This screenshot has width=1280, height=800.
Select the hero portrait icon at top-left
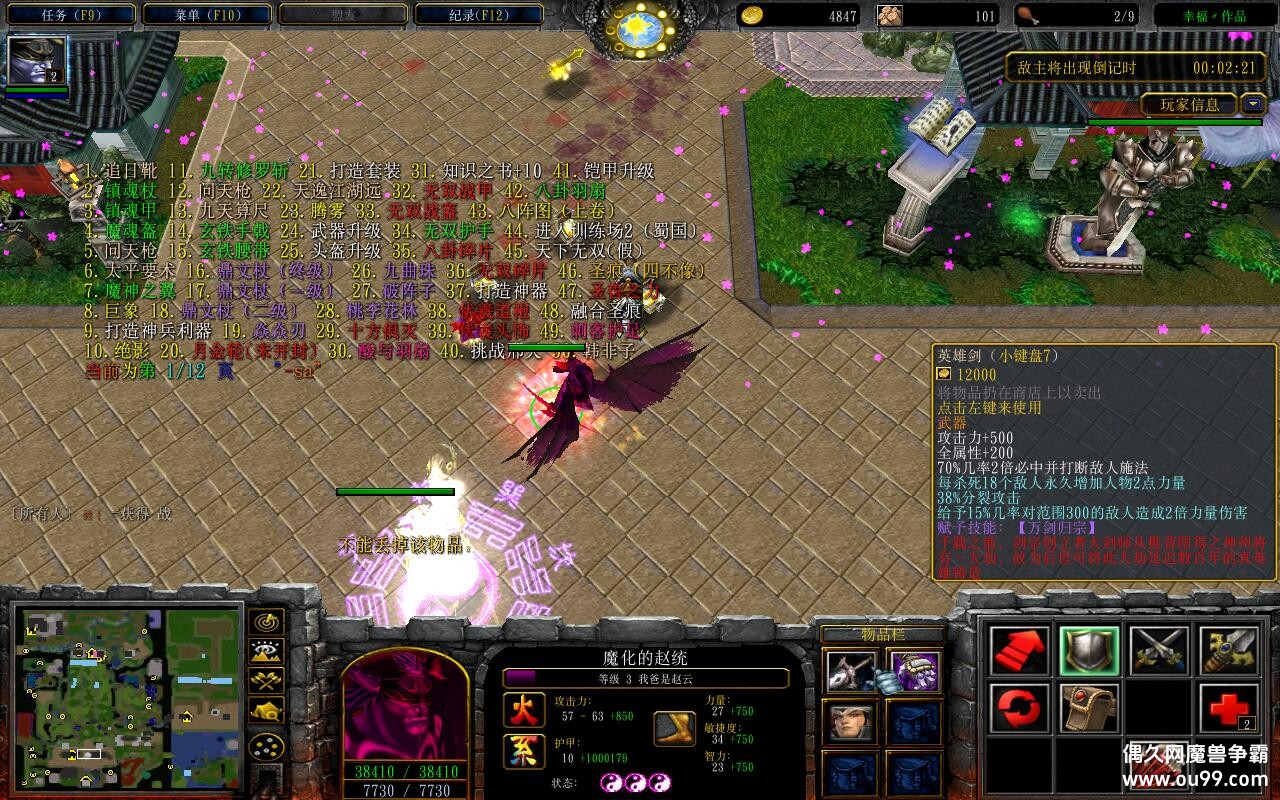pyautogui.click(x=37, y=61)
